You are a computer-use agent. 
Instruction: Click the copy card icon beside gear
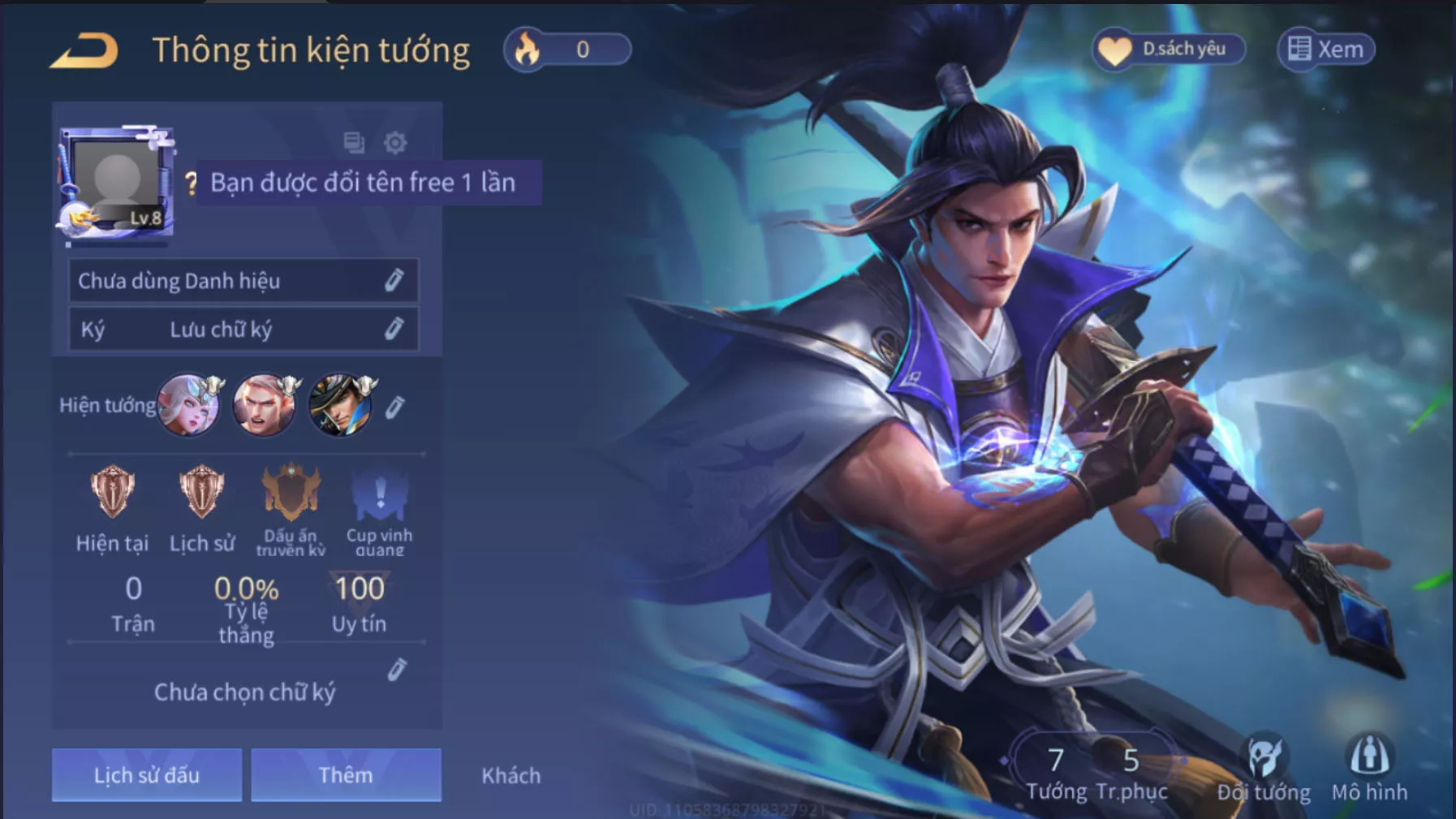pyautogui.click(x=354, y=143)
